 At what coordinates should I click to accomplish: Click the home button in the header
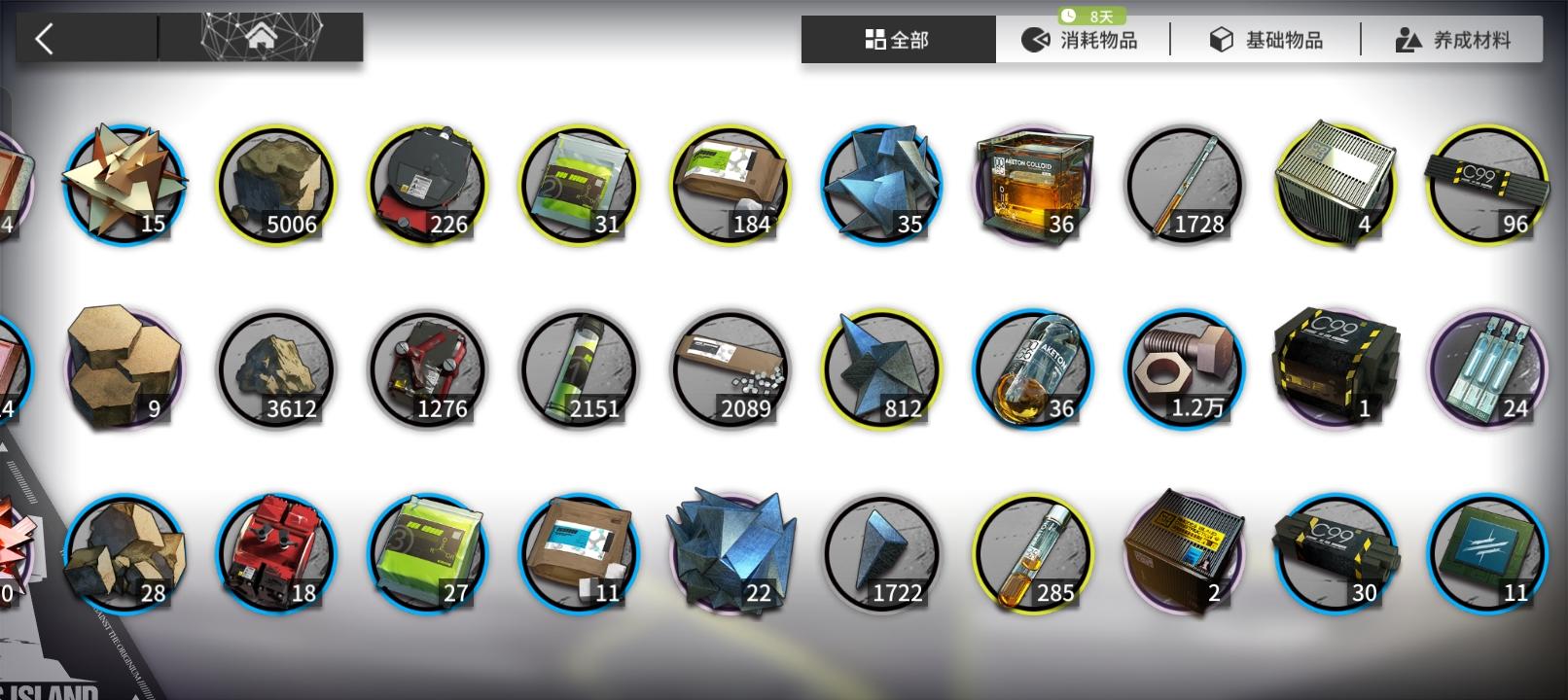click(261, 39)
